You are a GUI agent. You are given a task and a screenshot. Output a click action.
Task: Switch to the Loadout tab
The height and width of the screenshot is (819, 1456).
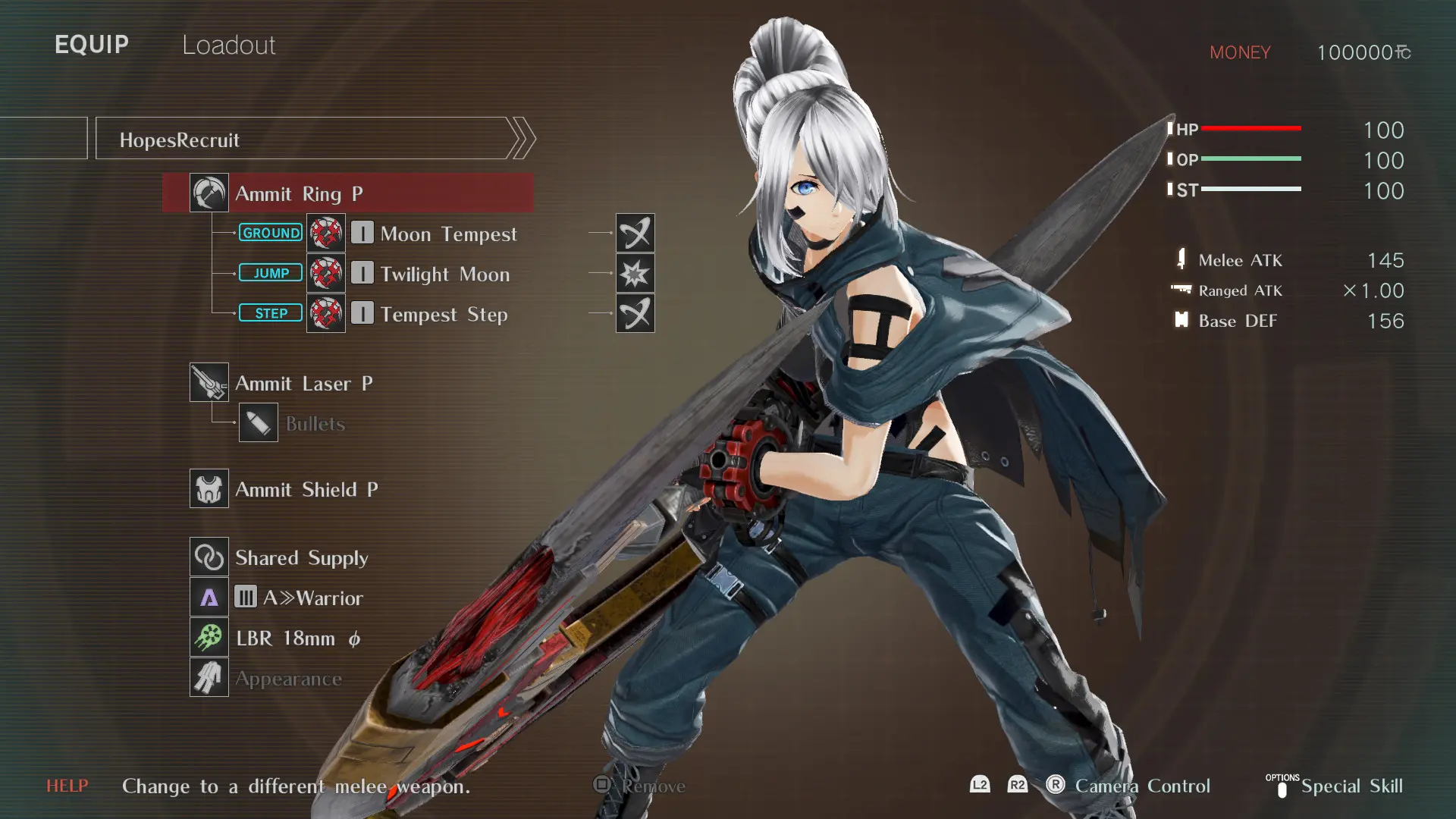tap(228, 45)
